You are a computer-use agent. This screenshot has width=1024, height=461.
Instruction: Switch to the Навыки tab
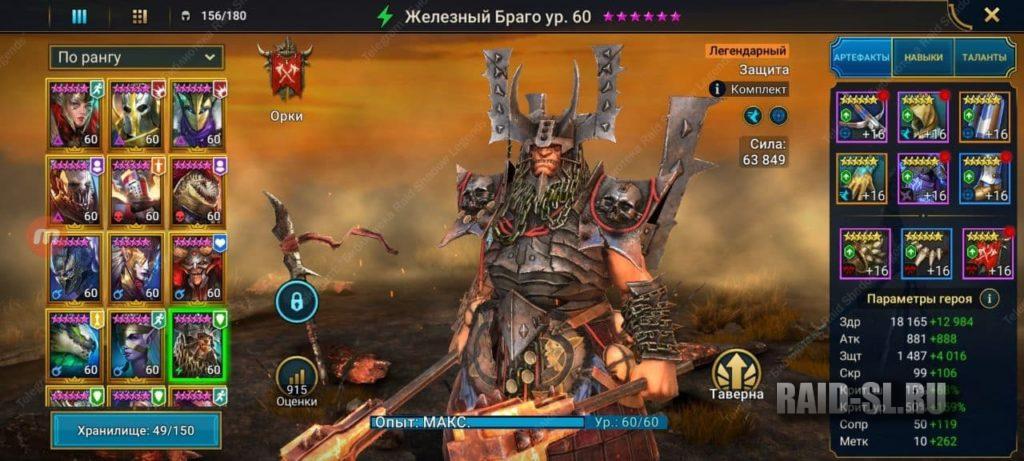tap(923, 58)
